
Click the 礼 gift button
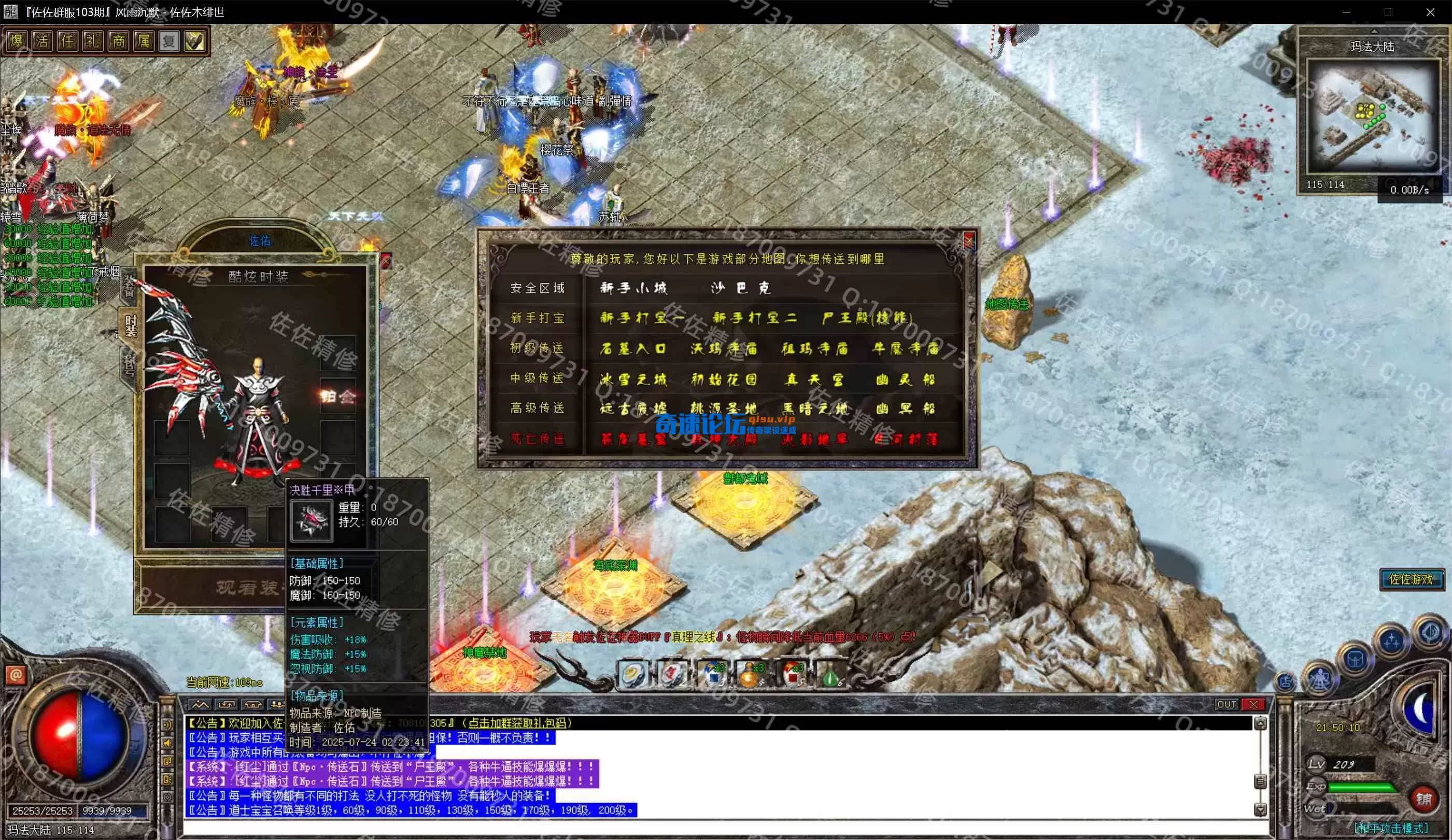pyautogui.click(x=92, y=41)
